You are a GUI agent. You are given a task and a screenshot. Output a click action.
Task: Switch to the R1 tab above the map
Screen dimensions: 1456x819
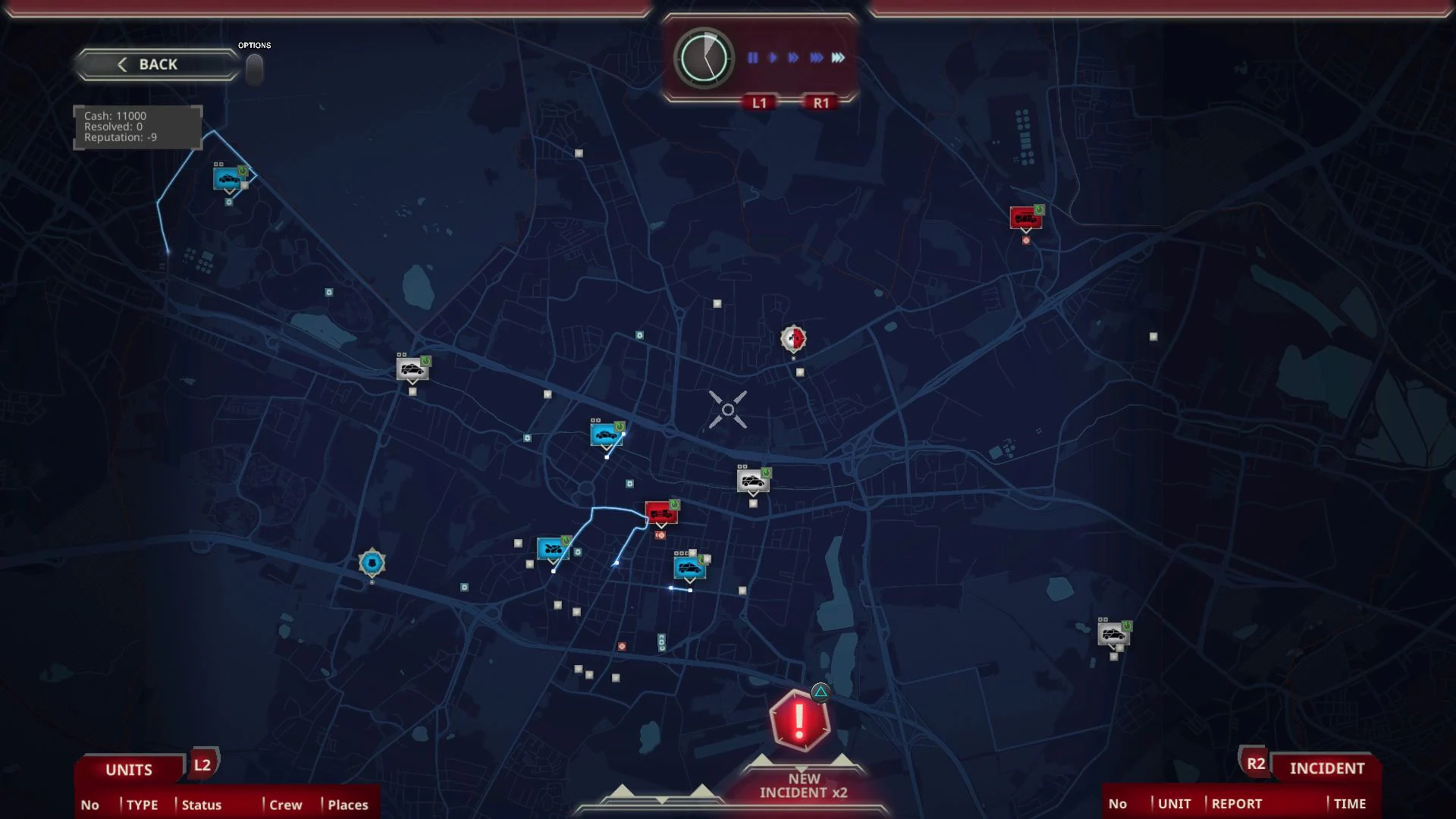tap(822, 102)
